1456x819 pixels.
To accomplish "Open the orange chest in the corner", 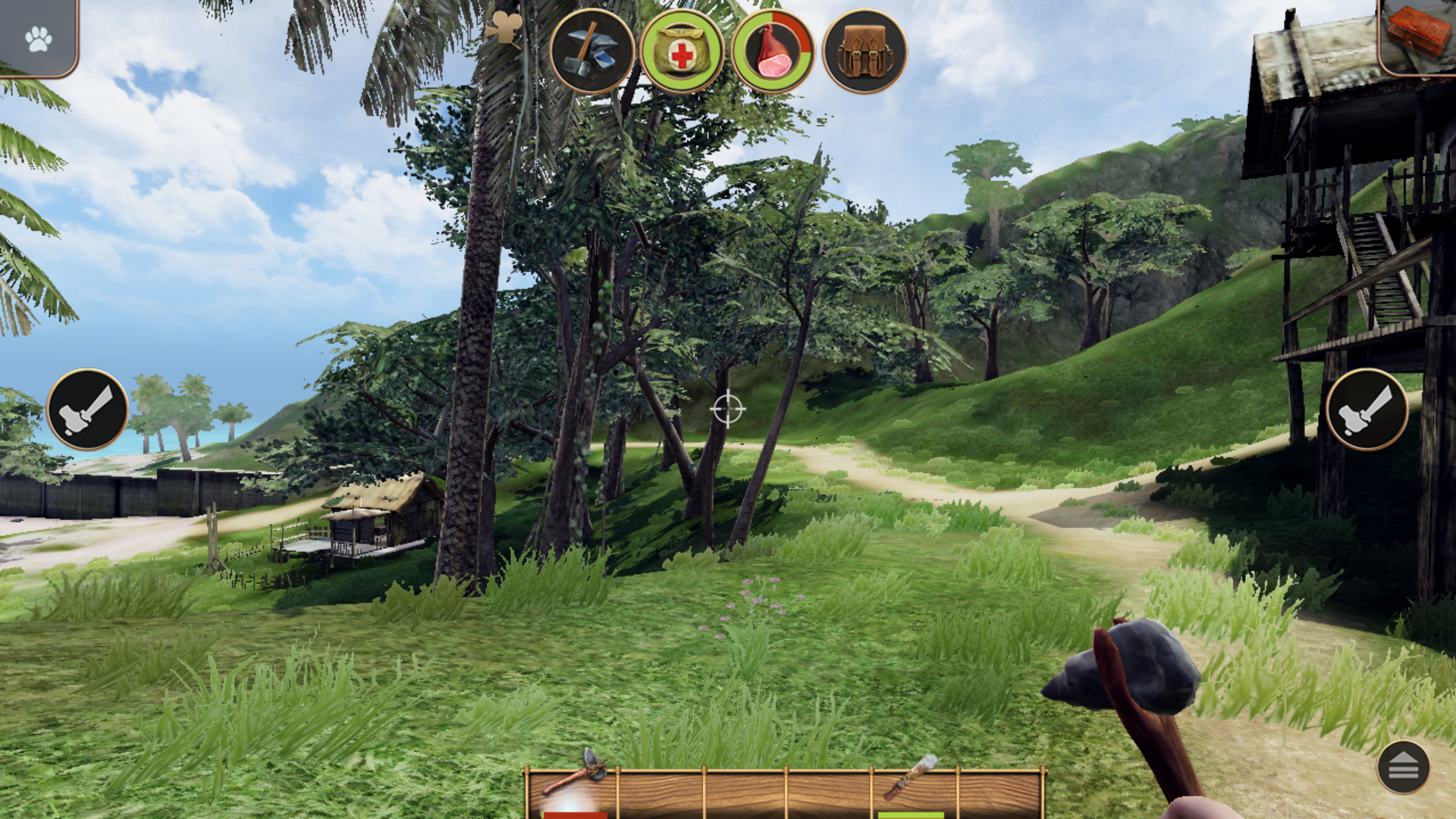I will point(1417,34).
